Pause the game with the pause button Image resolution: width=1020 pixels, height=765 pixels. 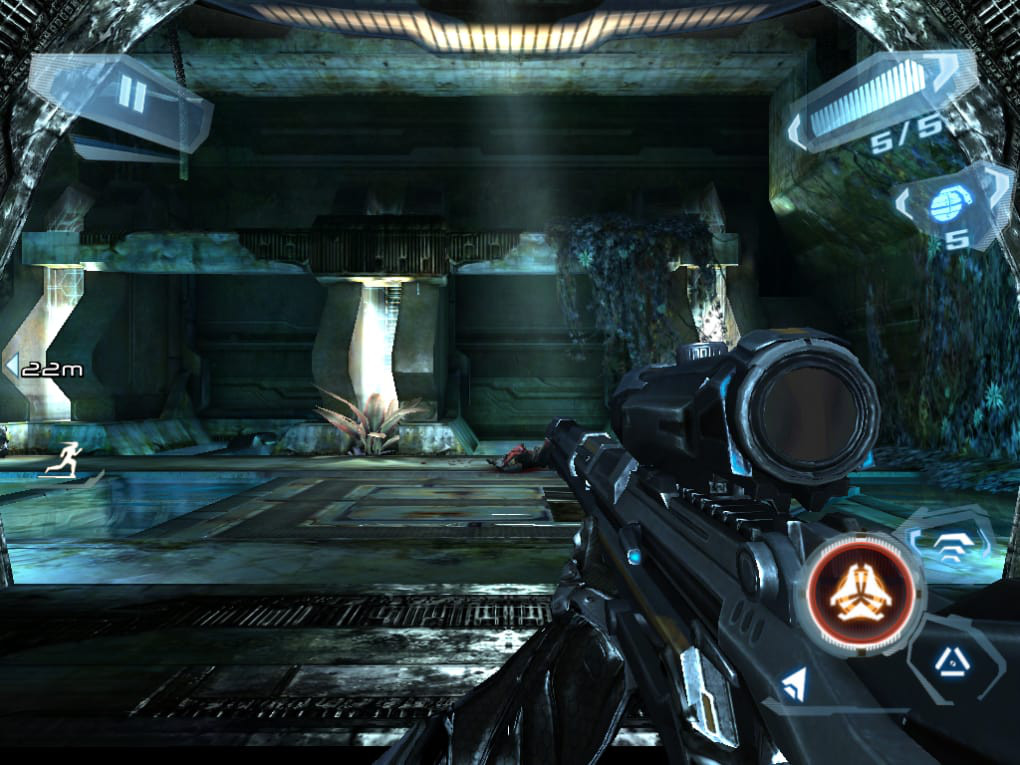[x=131, y=95]
